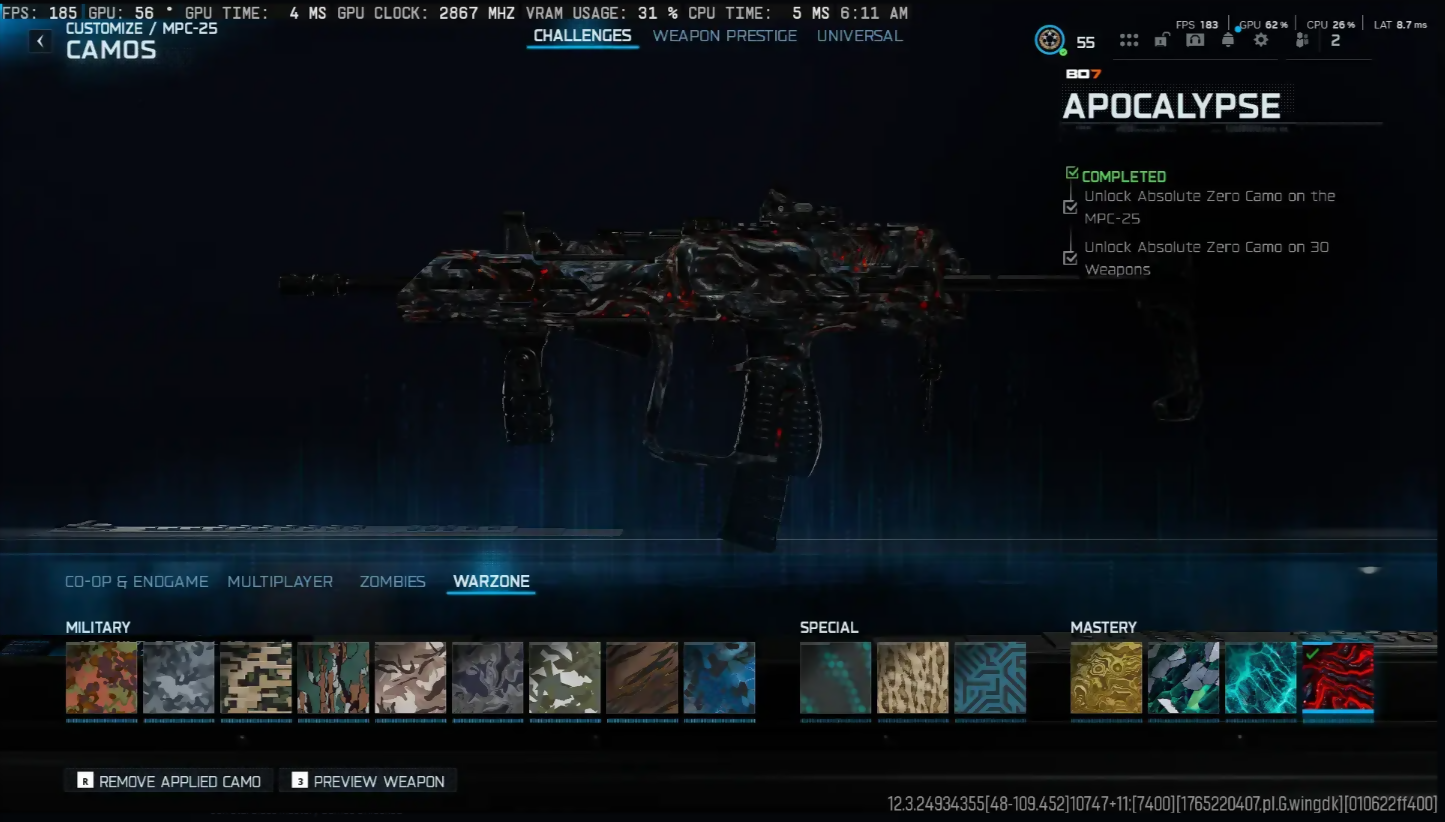
Task: Open settings via the gear icon
Action: [x=1261, y=40]
